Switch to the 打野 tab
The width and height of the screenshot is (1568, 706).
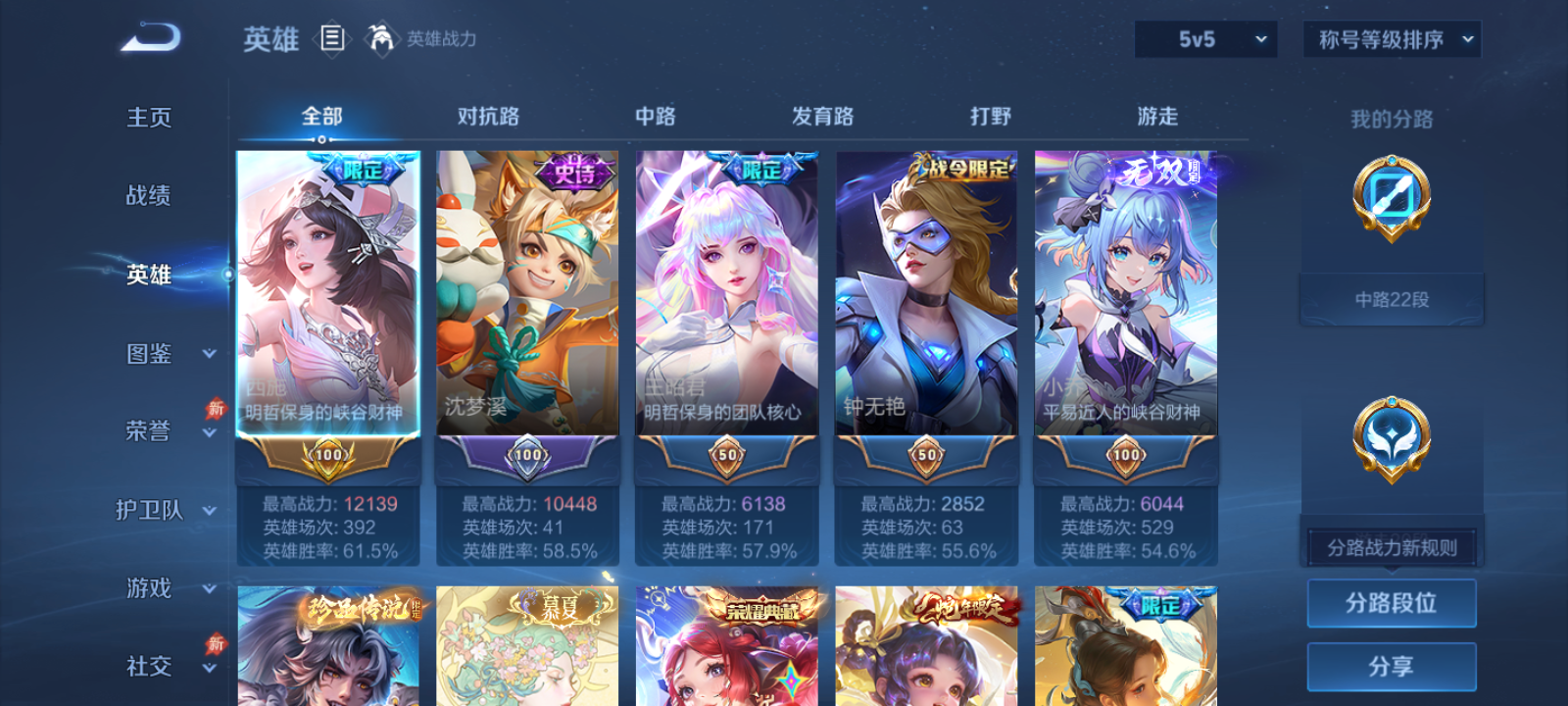click(991, 116)
